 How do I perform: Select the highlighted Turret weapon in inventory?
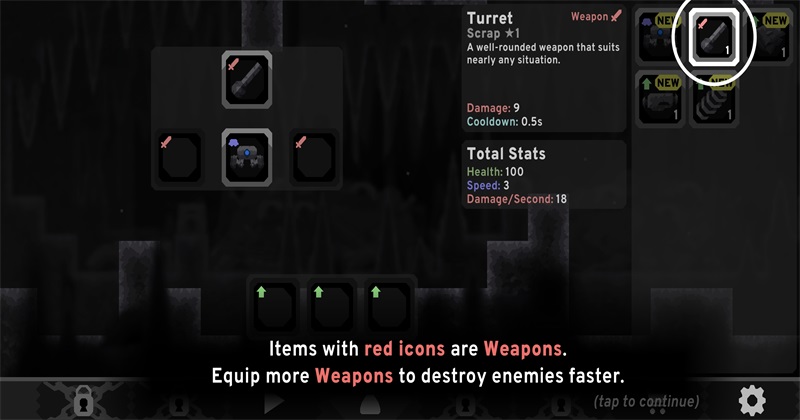(716, 35)
